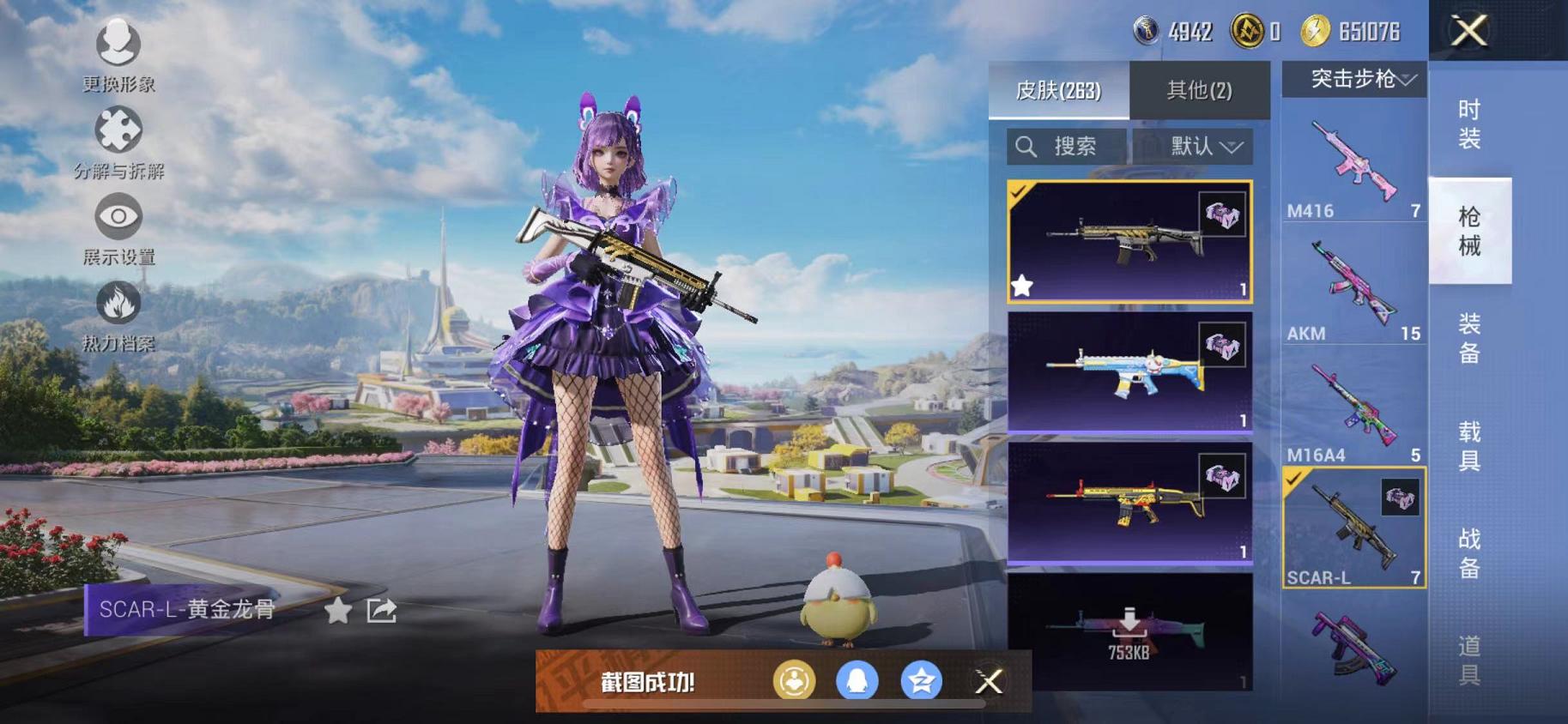The image size is (1568, 724).
Task: Open 展示设置 display settings
Action: pyautogui.click(x=119, y=221)
